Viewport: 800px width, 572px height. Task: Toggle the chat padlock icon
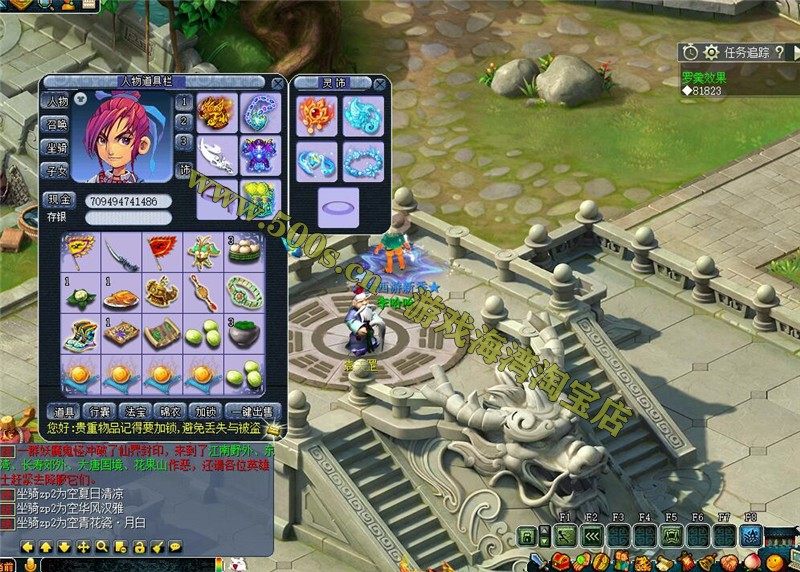coord(141,547)
